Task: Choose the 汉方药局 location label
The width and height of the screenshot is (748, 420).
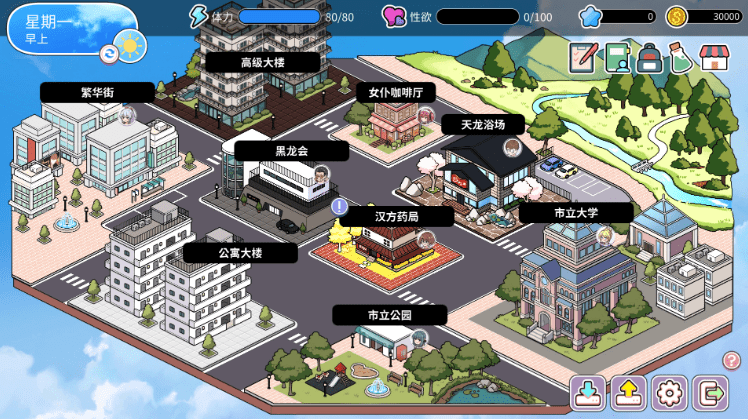Action: [396, 216]
